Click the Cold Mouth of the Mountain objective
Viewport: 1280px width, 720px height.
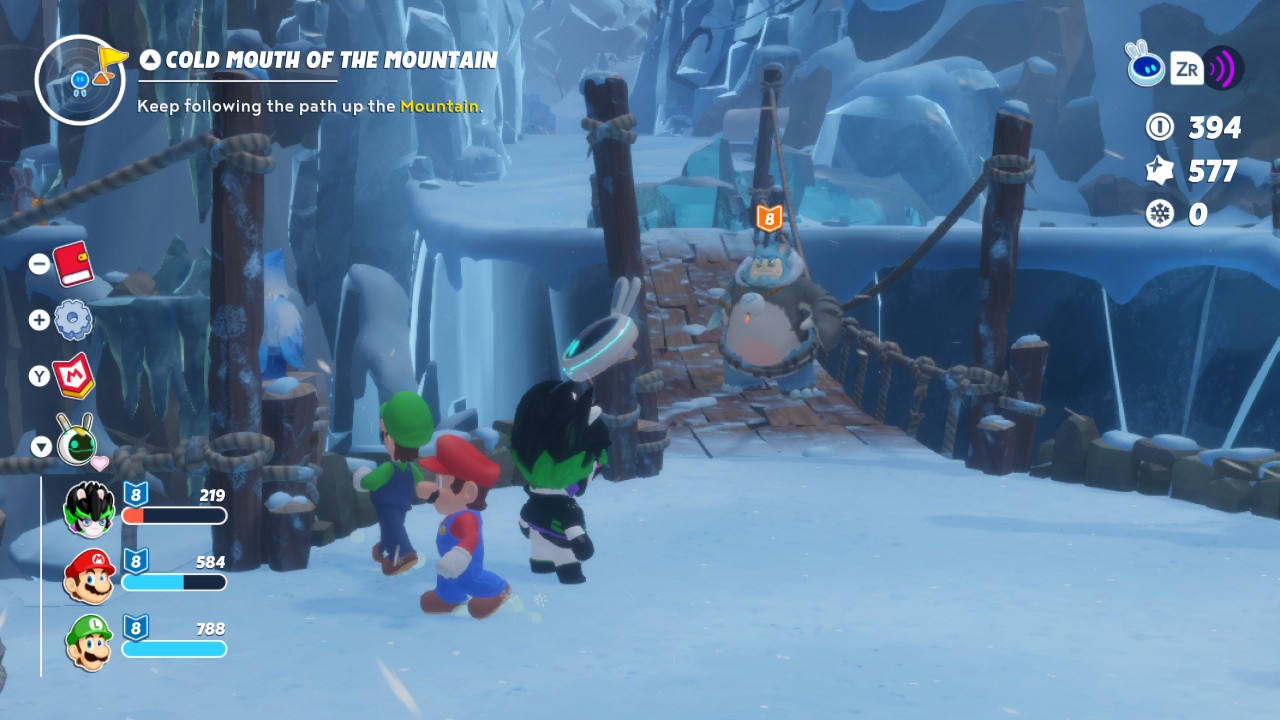(330, 60)
